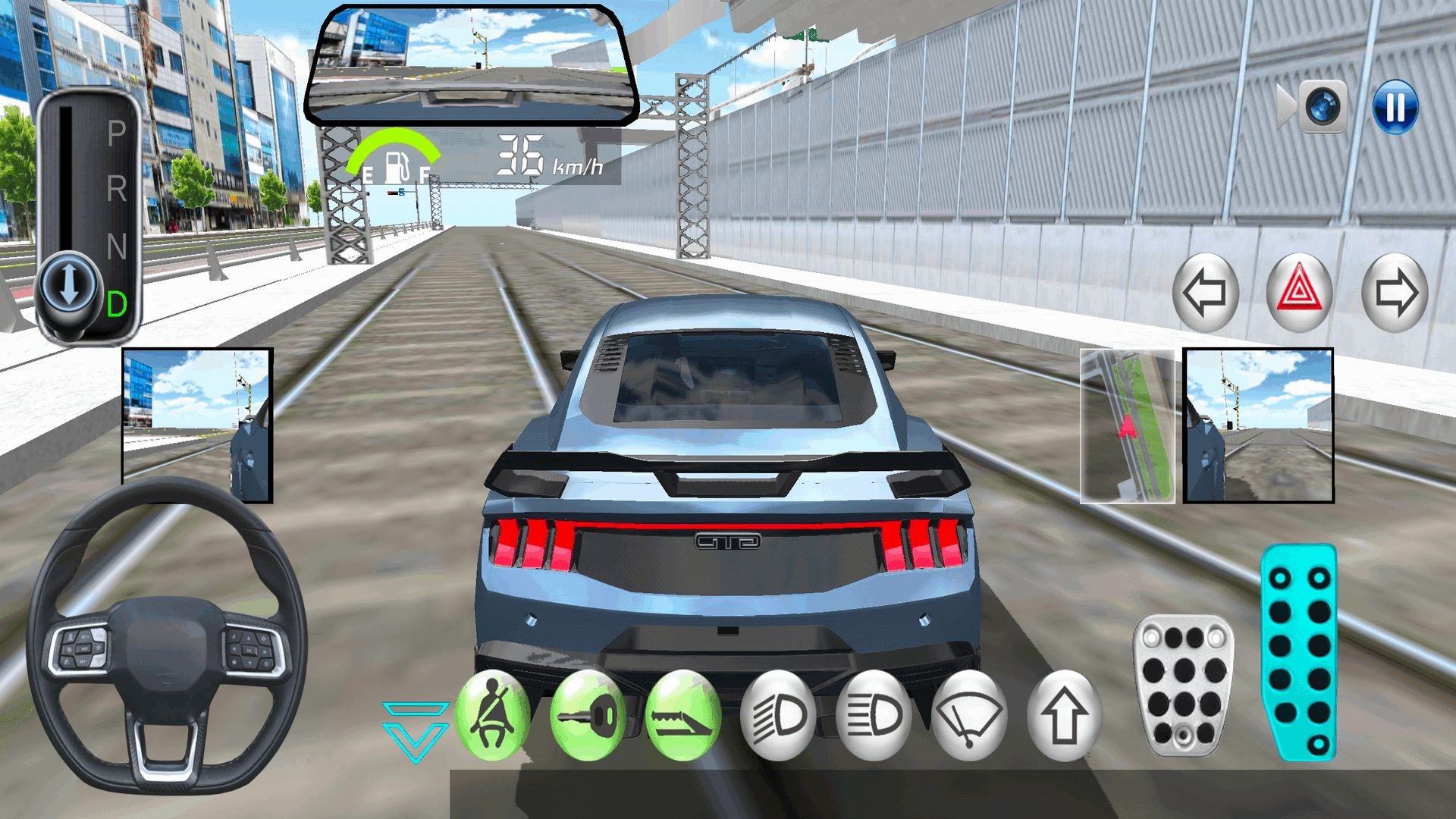Turn on the red hazard warning lights
Image resolution: width=1456 pixels, height=819 pixels.
point(1299,292)
